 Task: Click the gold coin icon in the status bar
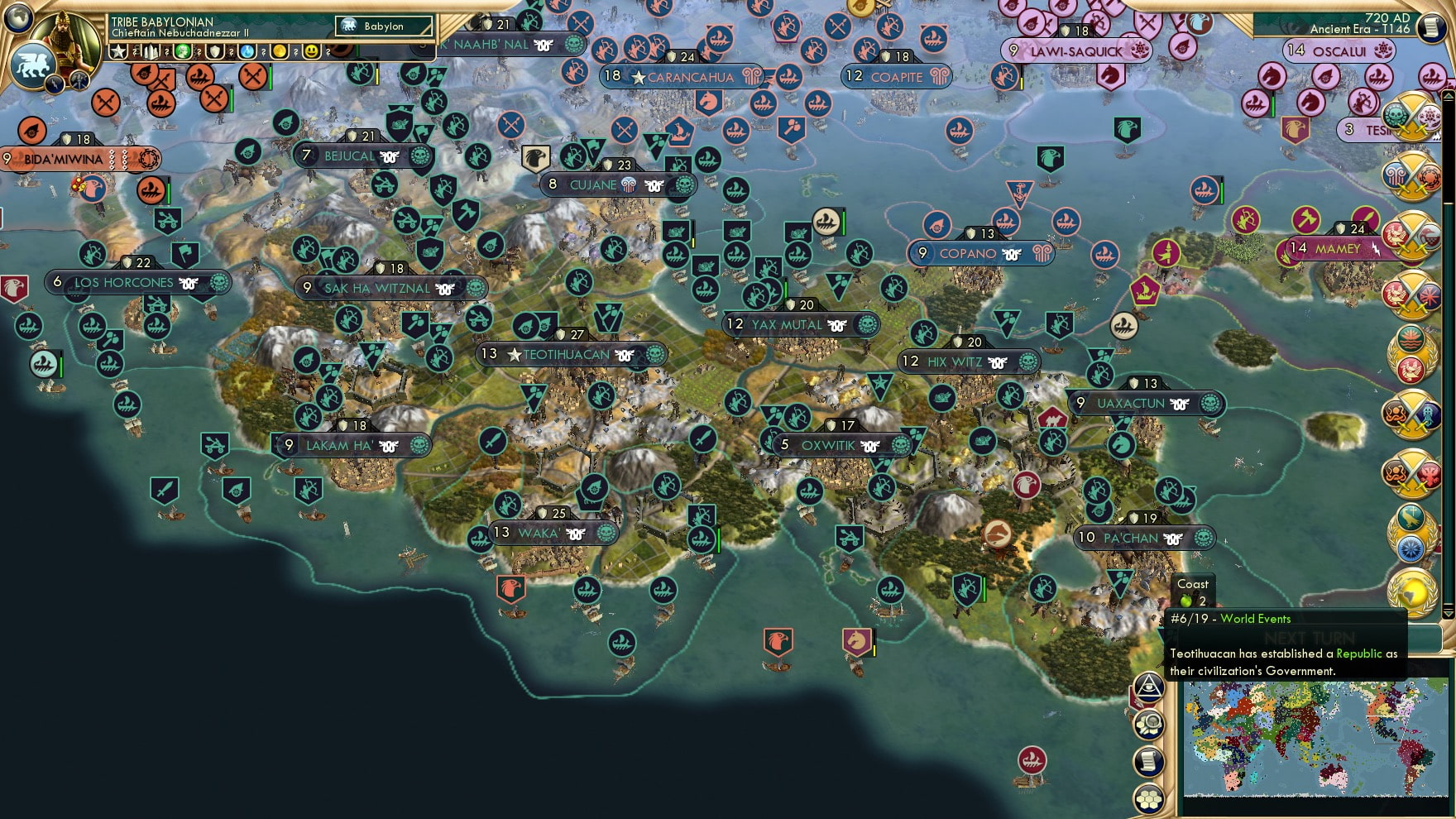click(x=281, y=51)
